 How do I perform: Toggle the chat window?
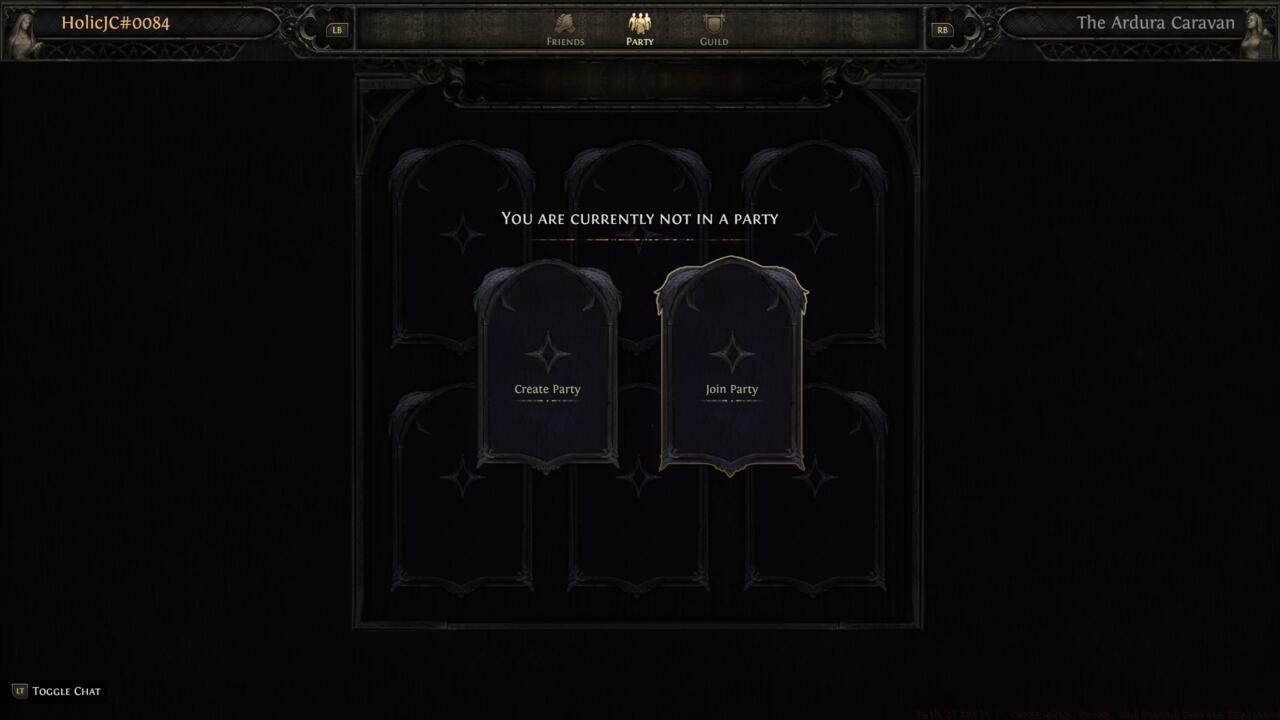[60, 690]
